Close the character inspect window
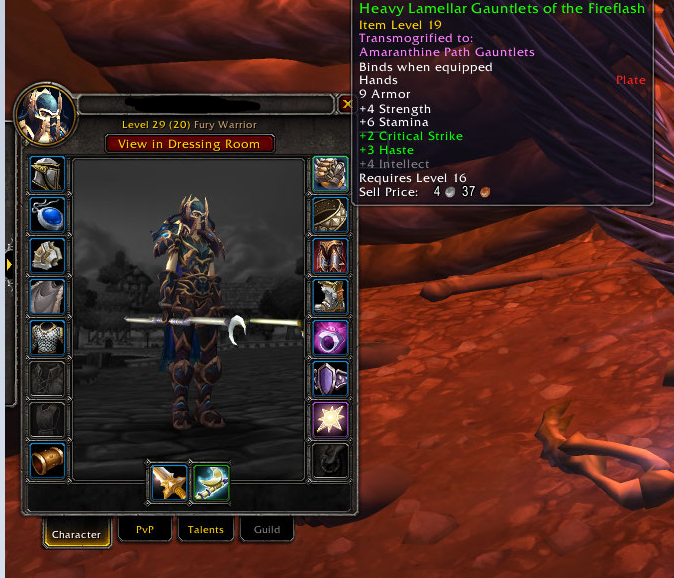The height and width of the screenshot is (578, 674). click(346, 104)
